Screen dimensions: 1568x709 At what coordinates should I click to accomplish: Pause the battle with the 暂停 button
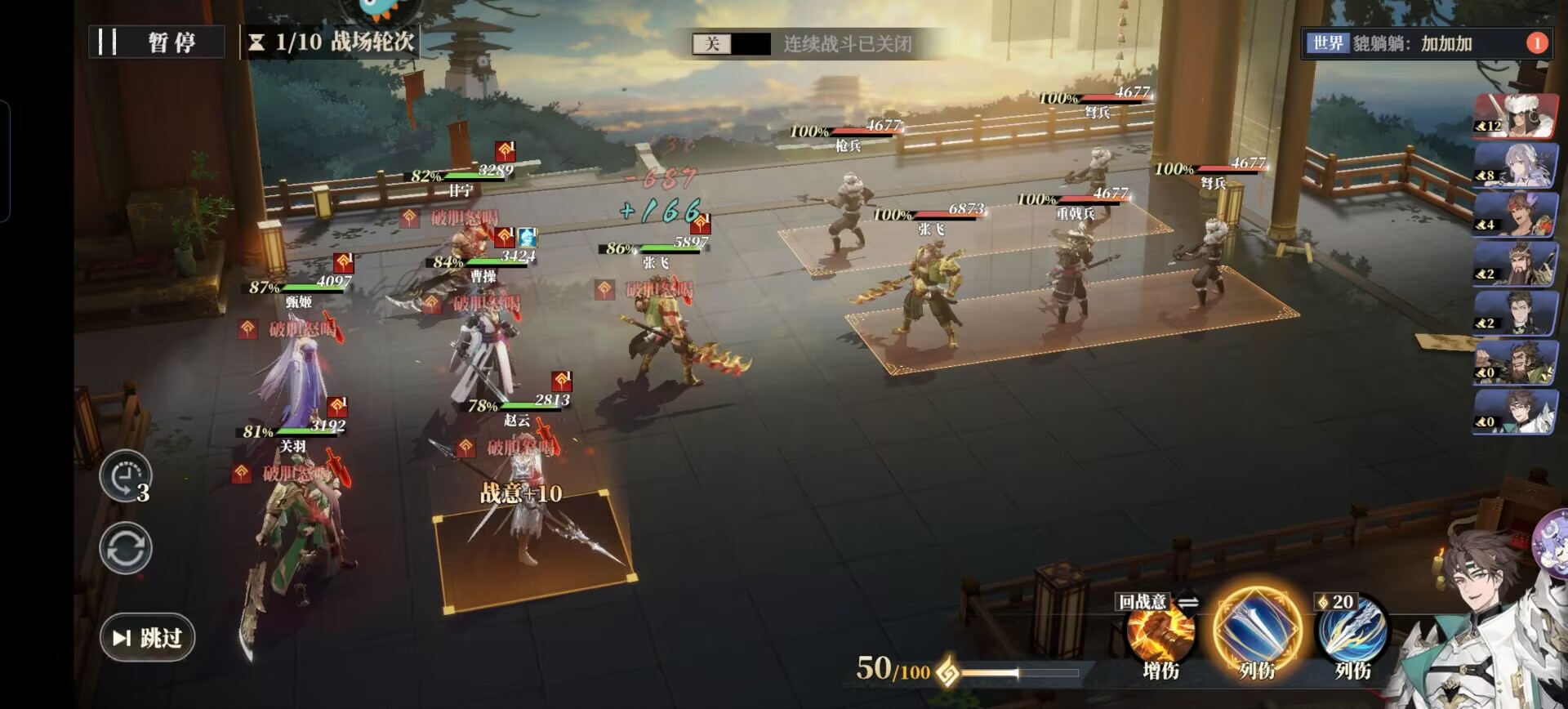coord(156,42)
